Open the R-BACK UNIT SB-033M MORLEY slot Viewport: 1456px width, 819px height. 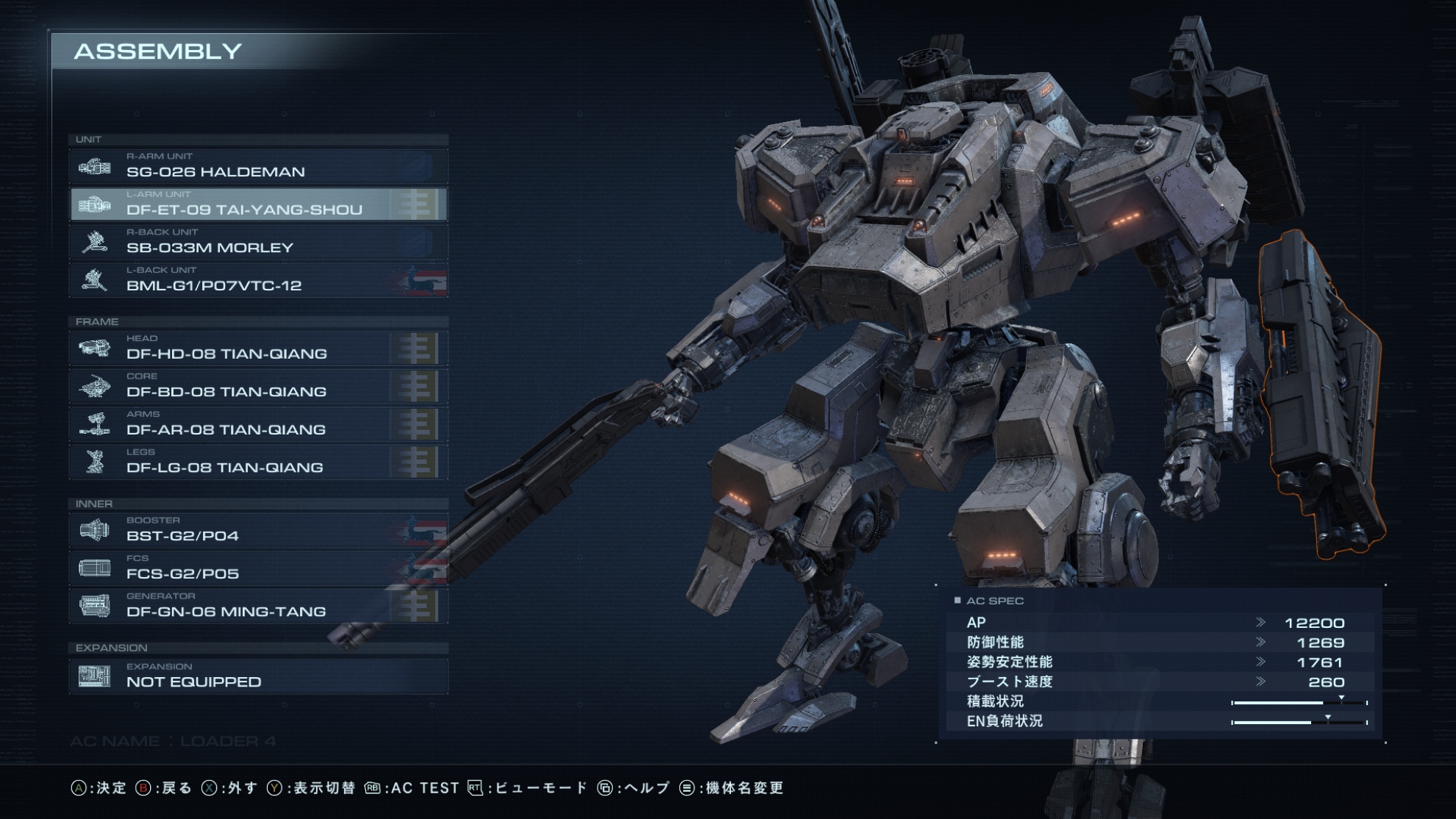point(258,242)
